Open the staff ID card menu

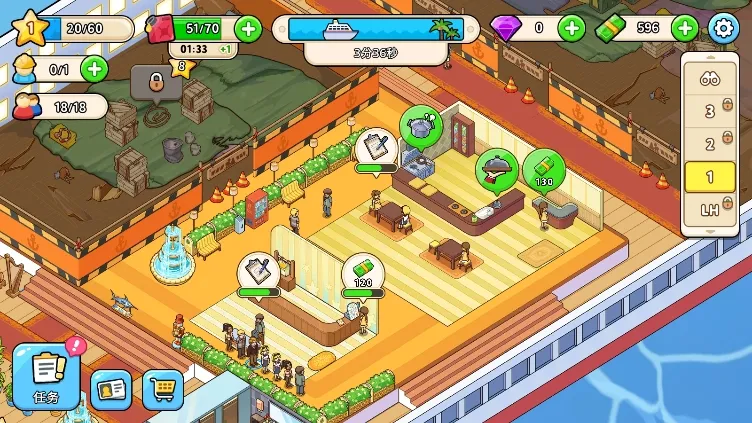coord(111,389)
